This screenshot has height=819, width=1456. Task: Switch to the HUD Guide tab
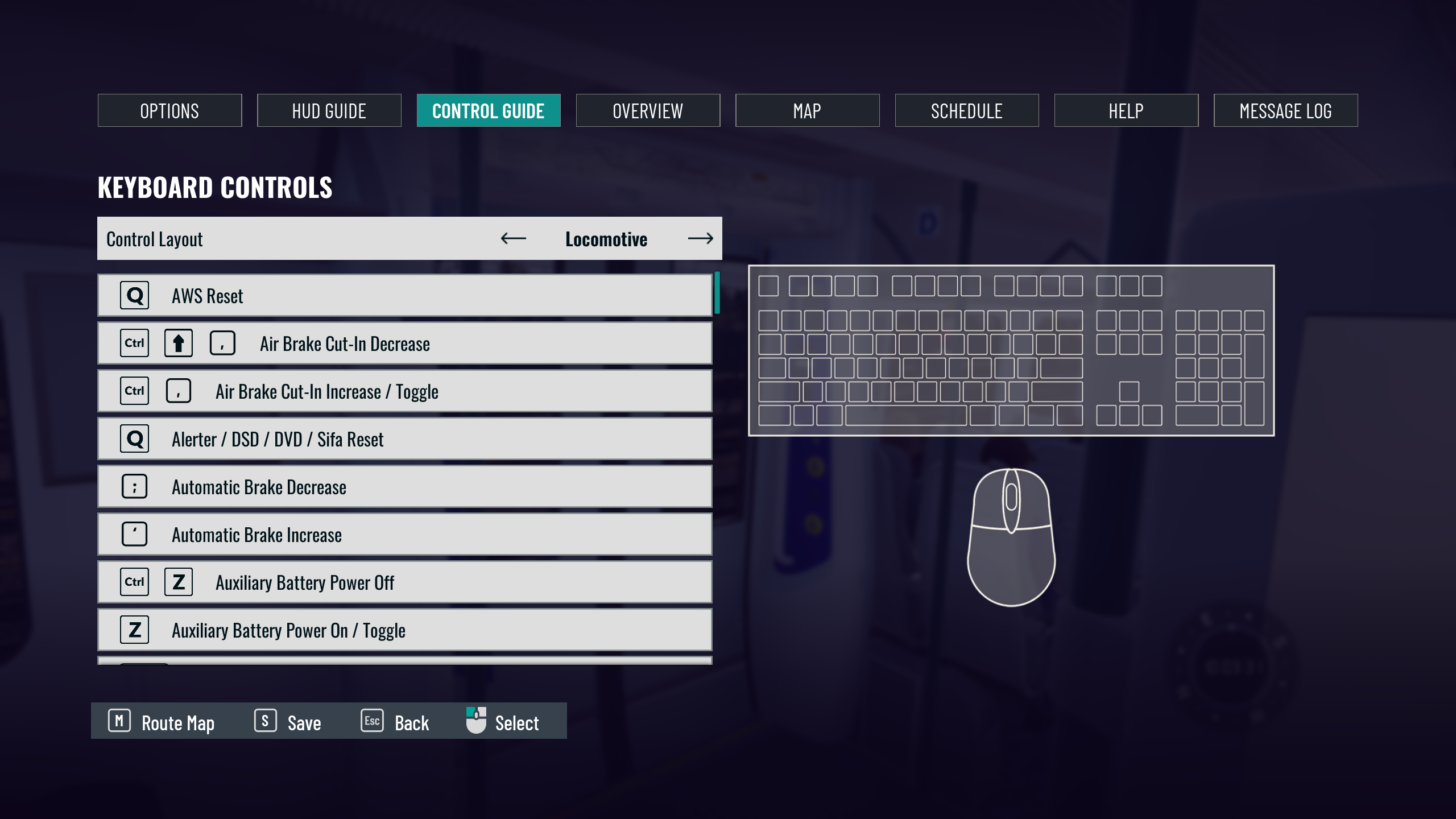[x=329, y=110]
